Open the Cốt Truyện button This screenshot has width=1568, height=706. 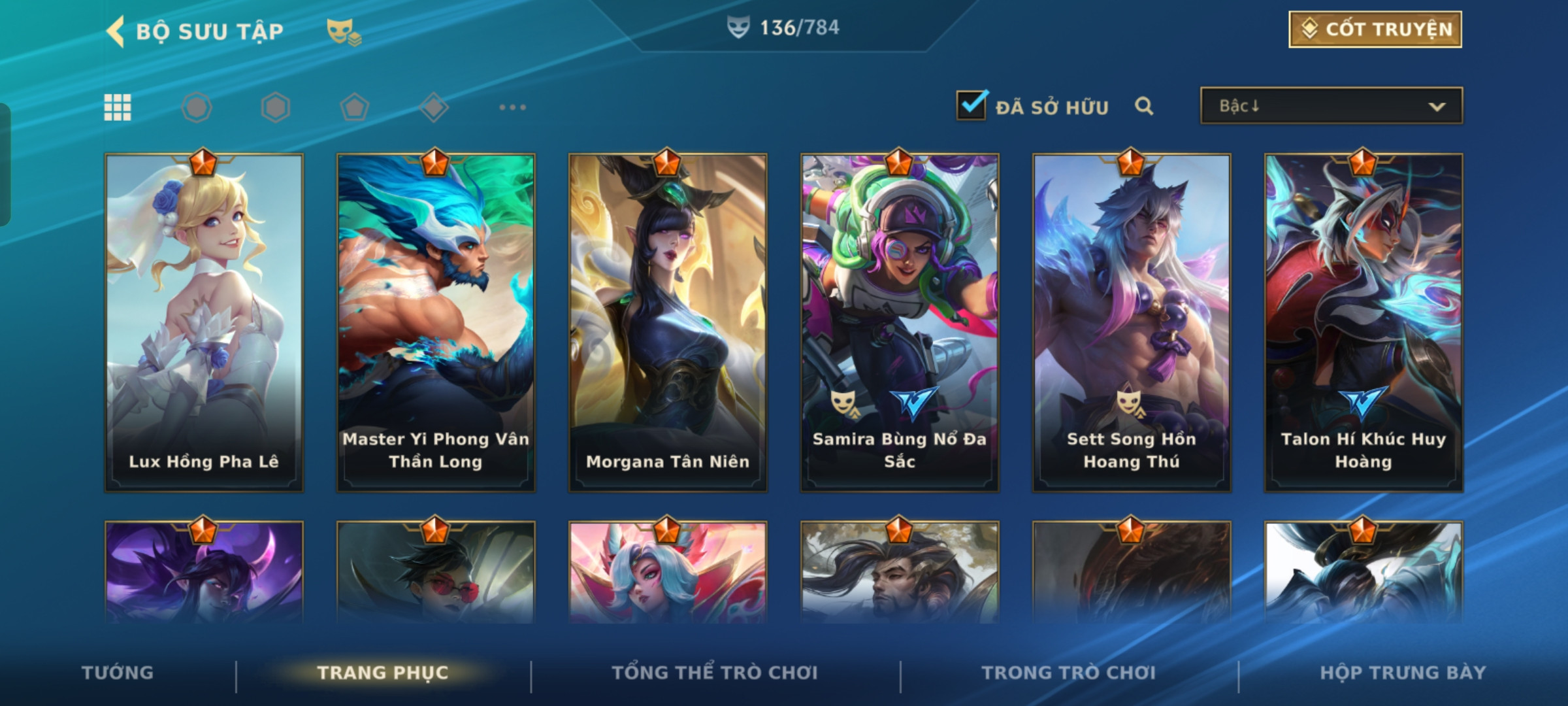1375,29
